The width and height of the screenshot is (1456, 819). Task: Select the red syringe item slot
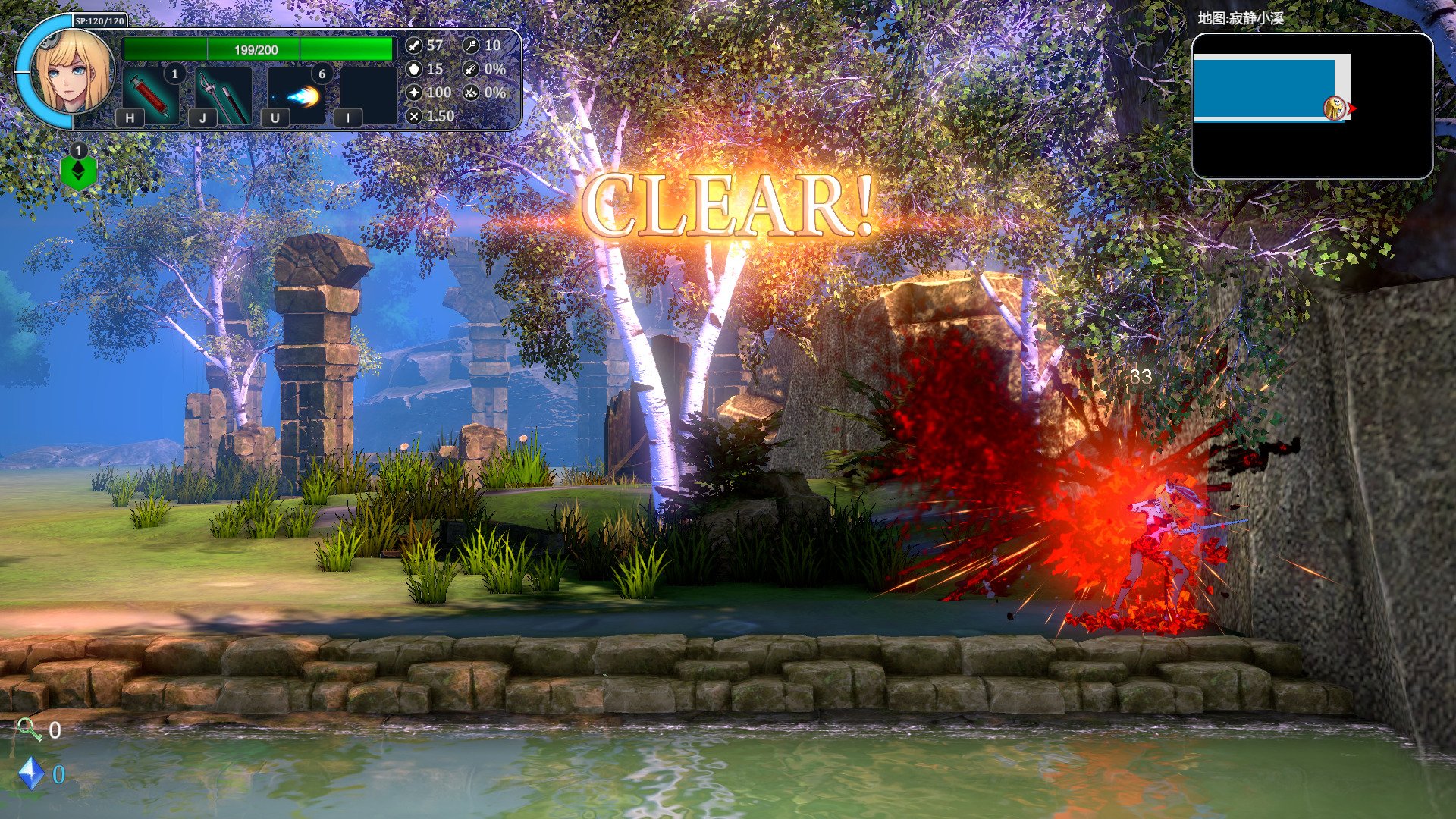coord(151,95)
